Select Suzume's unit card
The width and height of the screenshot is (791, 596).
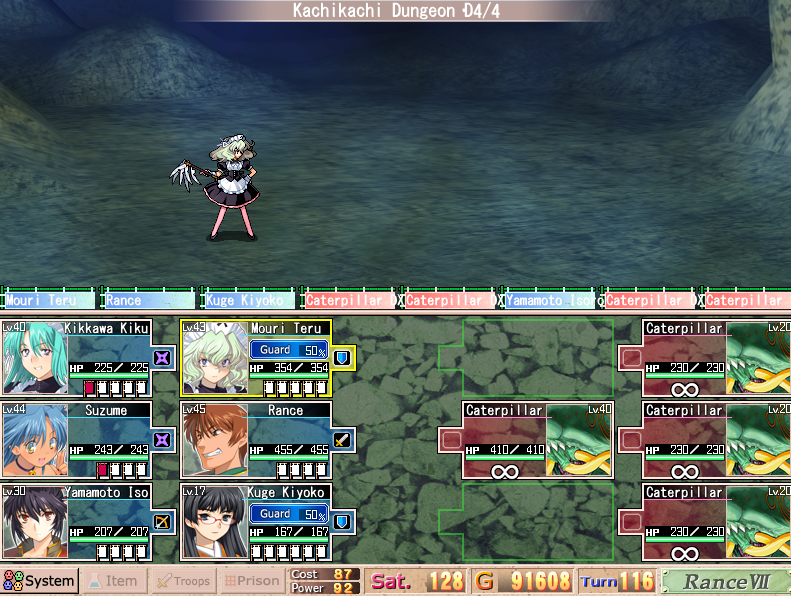pyautogui.click(x=76, y=439)
